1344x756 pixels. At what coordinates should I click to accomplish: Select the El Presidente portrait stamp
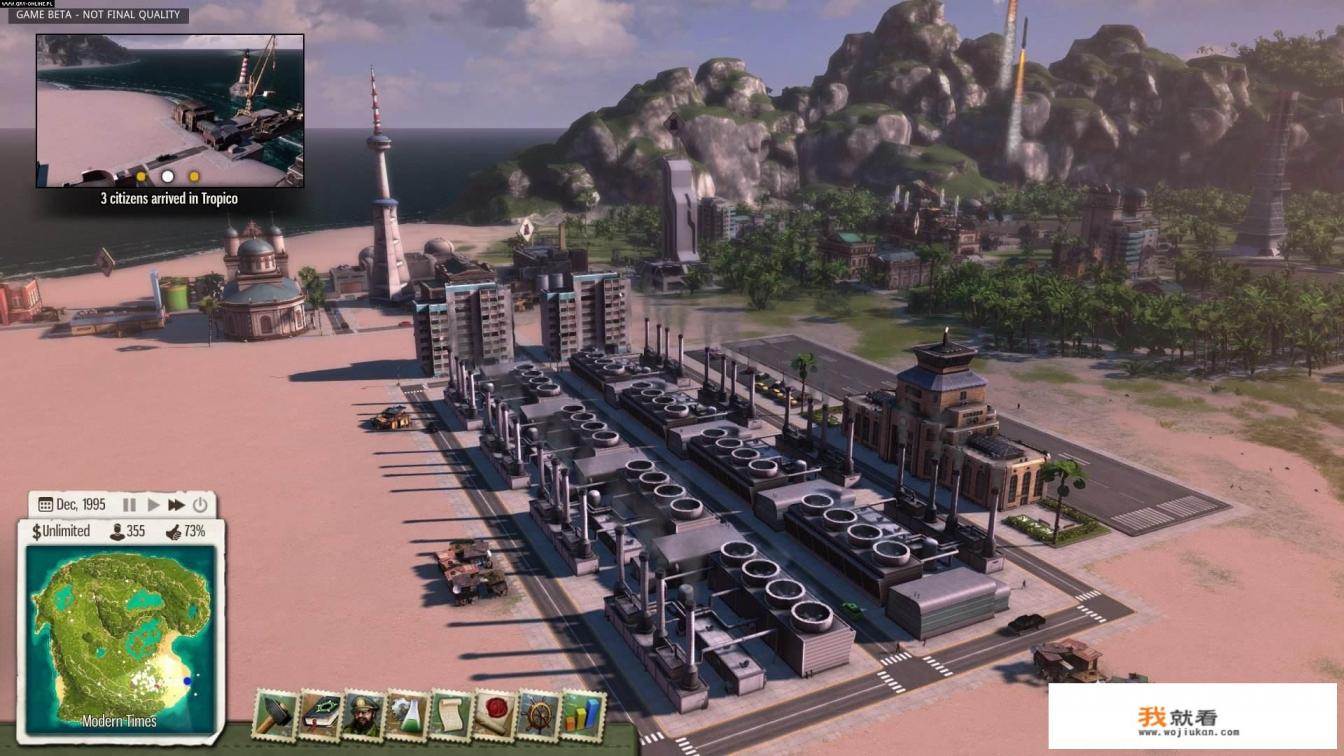tap(363, 715)
